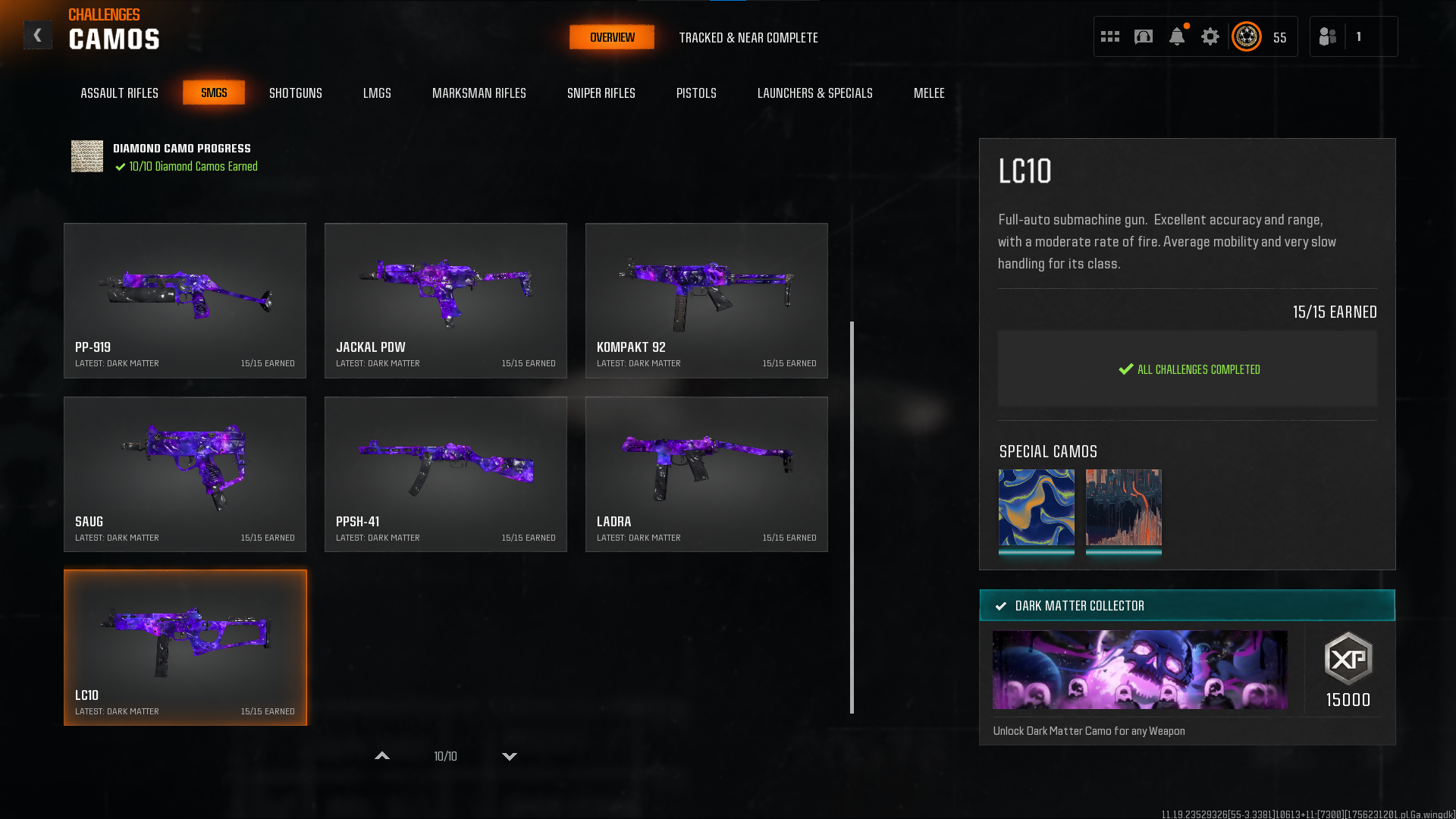
Task: Open the settings gear icon
Action: [1210, 36]
